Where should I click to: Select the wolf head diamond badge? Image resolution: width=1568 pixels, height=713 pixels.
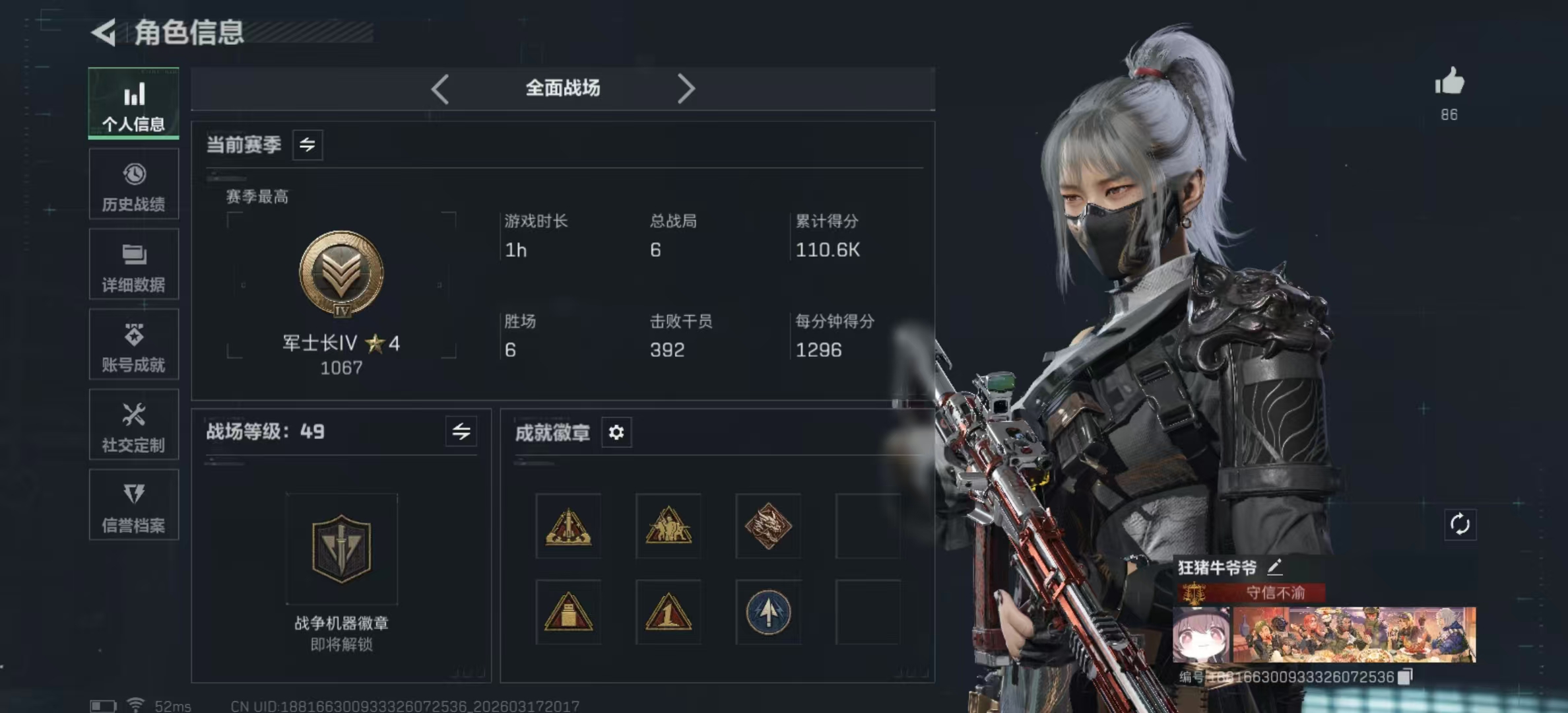pos(768,526)
